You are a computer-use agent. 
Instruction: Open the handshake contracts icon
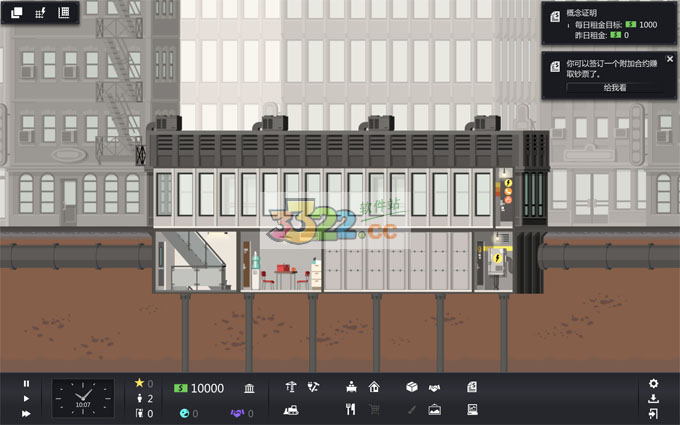(x=435, y=387)
